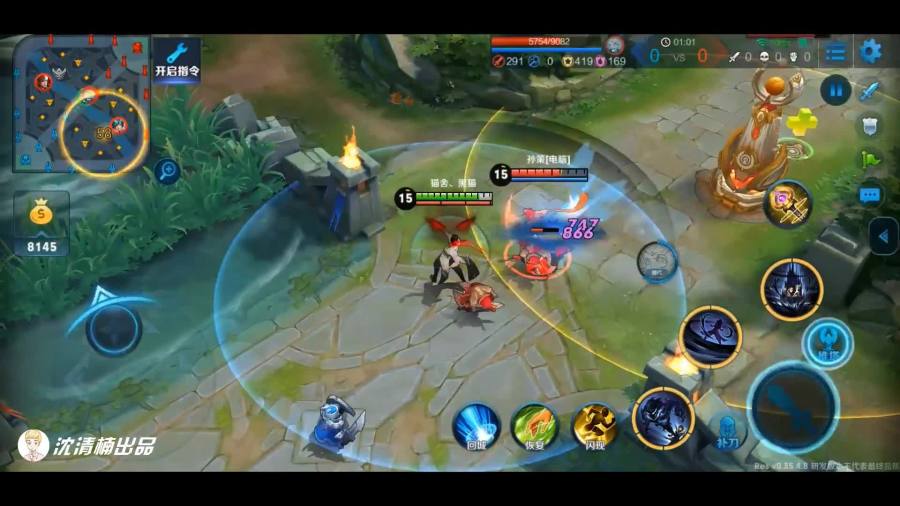
Task: Tap the 开启指令 wrench button
Action: click(x=177, y=60)
